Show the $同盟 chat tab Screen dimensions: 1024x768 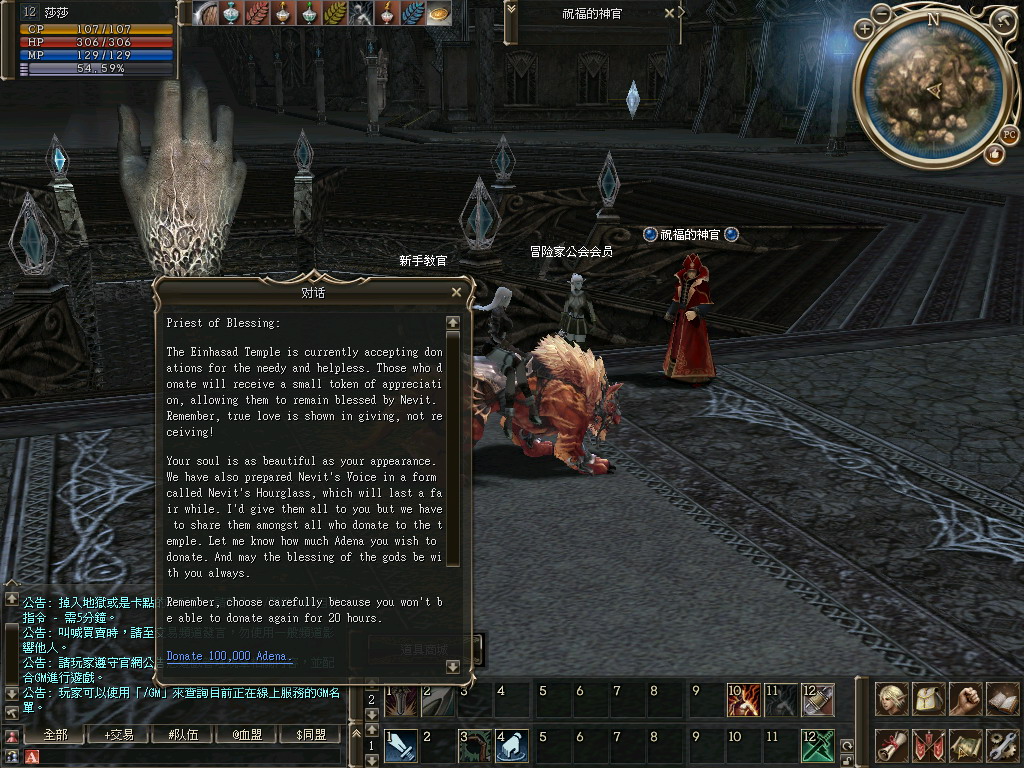click(x=310, y=735)
